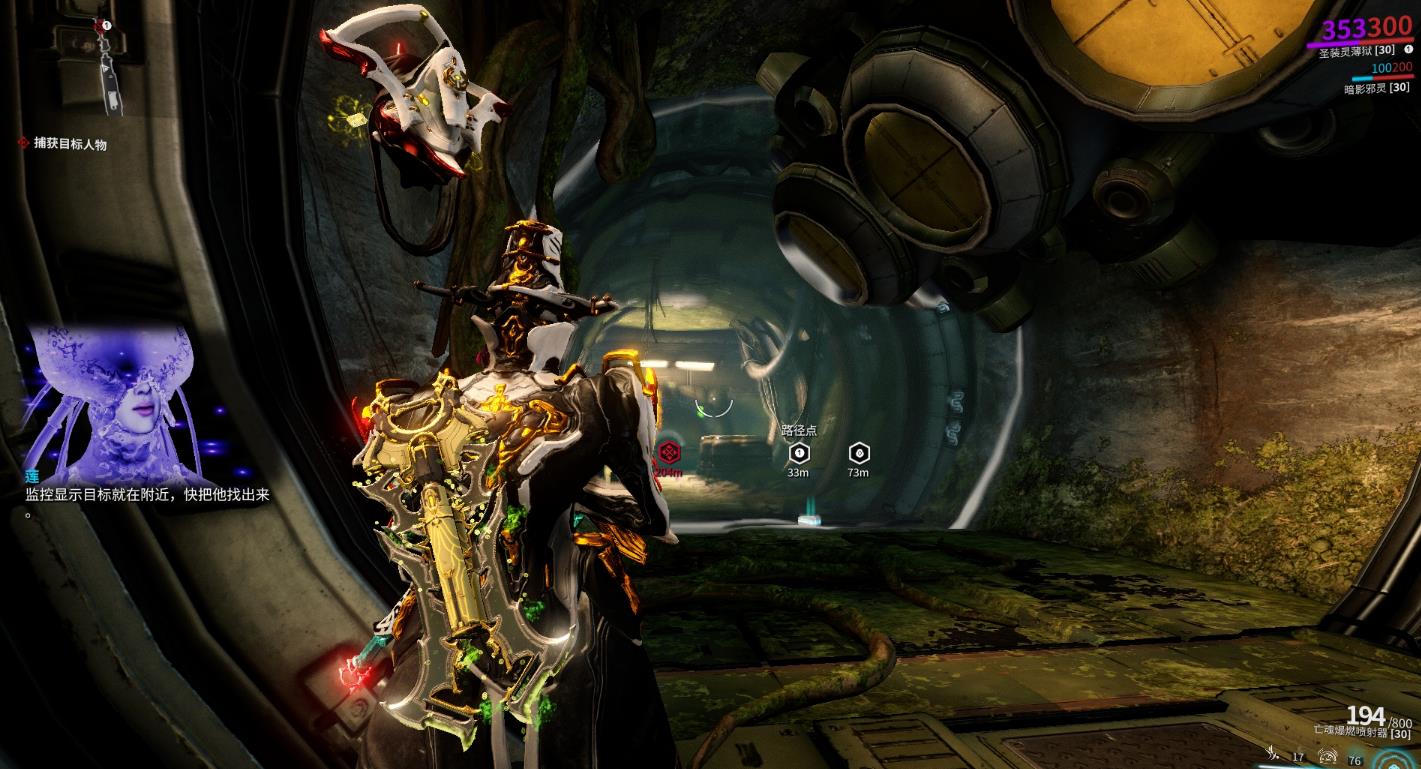This screenshot has height=769, width=1421.
Task: Click the 路径点 waypoint marker at 33m
Action: [798, 453]
